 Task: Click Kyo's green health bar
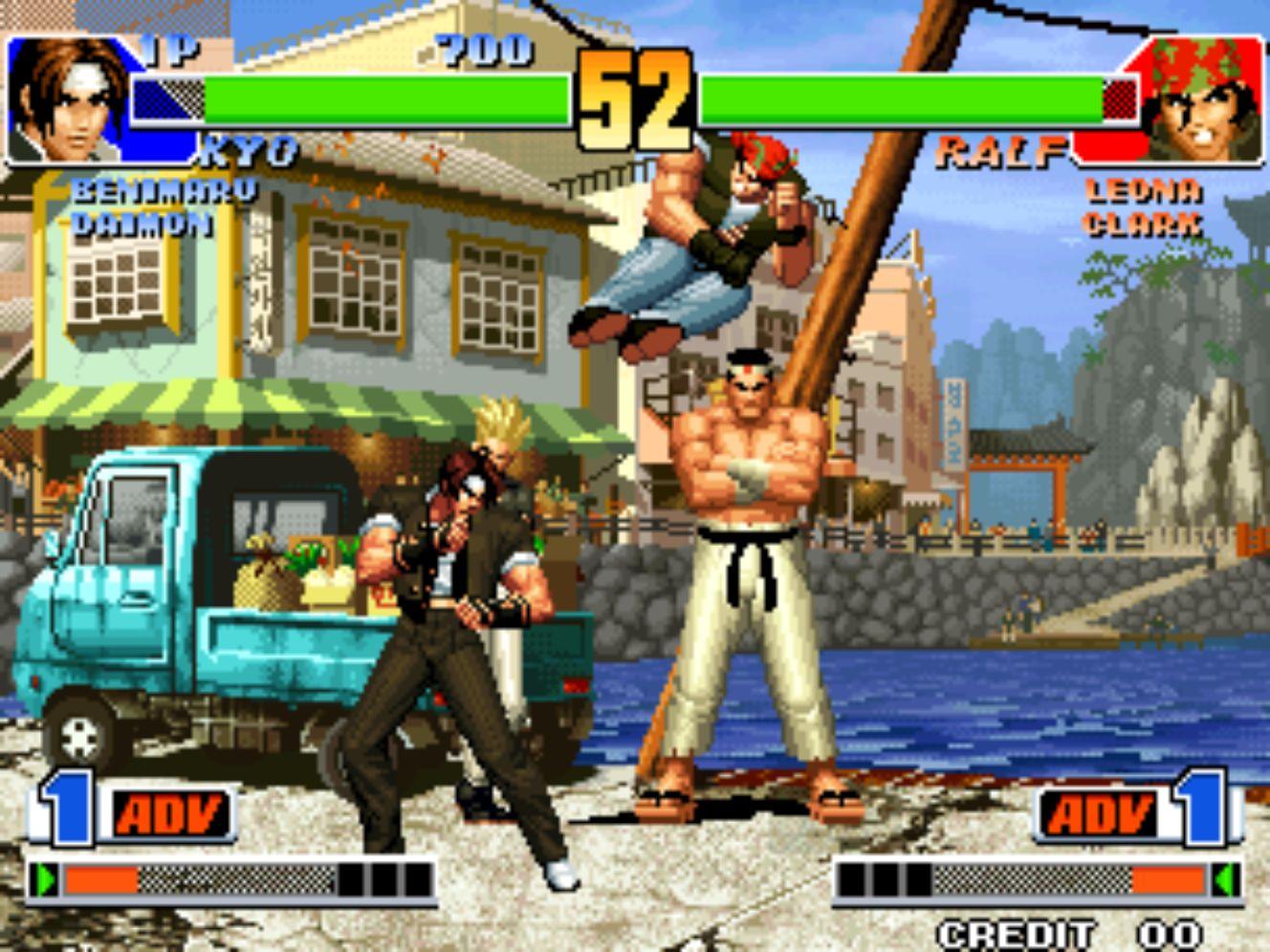tap(383, 96)
